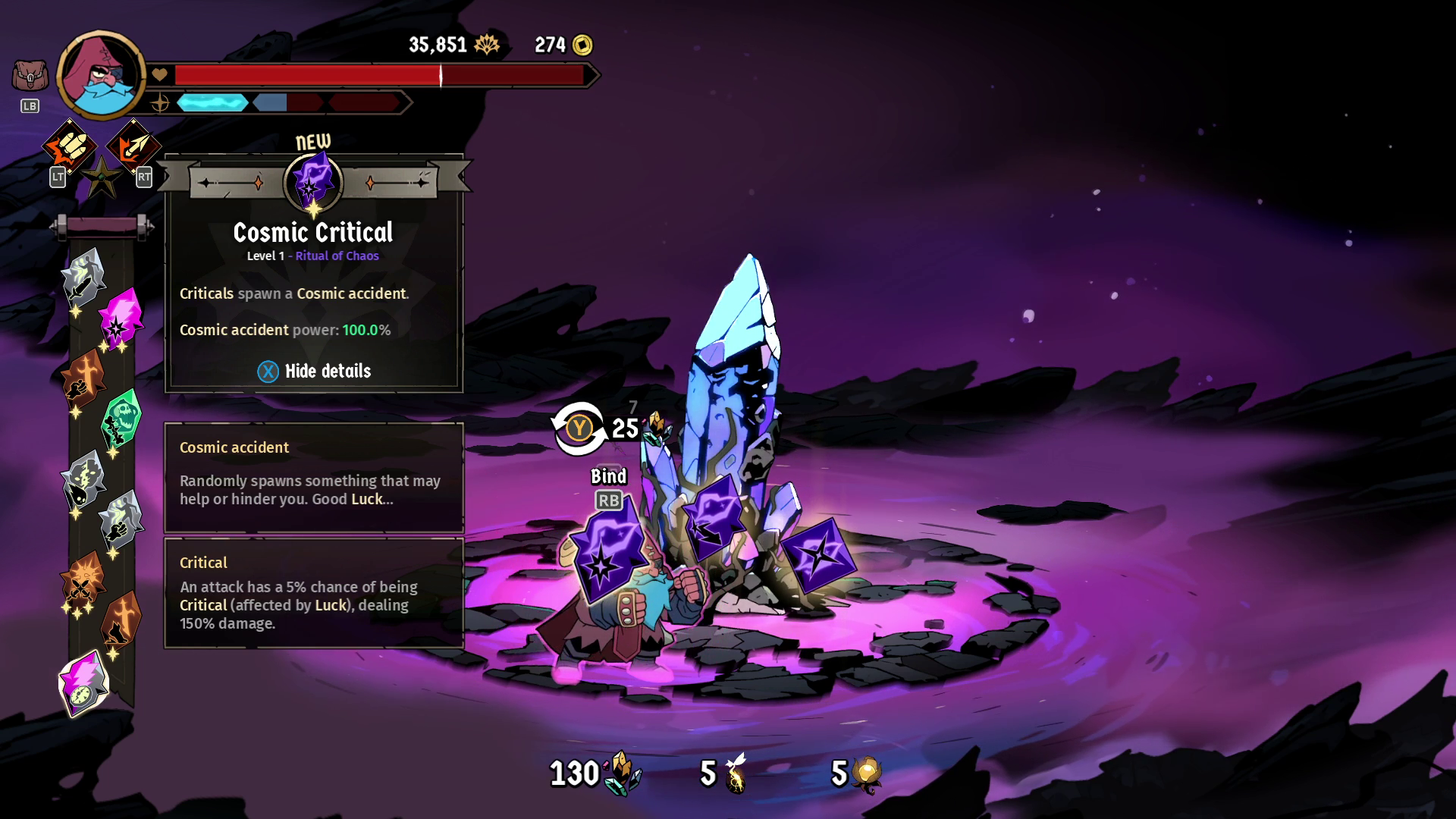Click the Cosmic Critical emblem in panel header
This screenshot has height=819, width=1456.
coord(312,182)
